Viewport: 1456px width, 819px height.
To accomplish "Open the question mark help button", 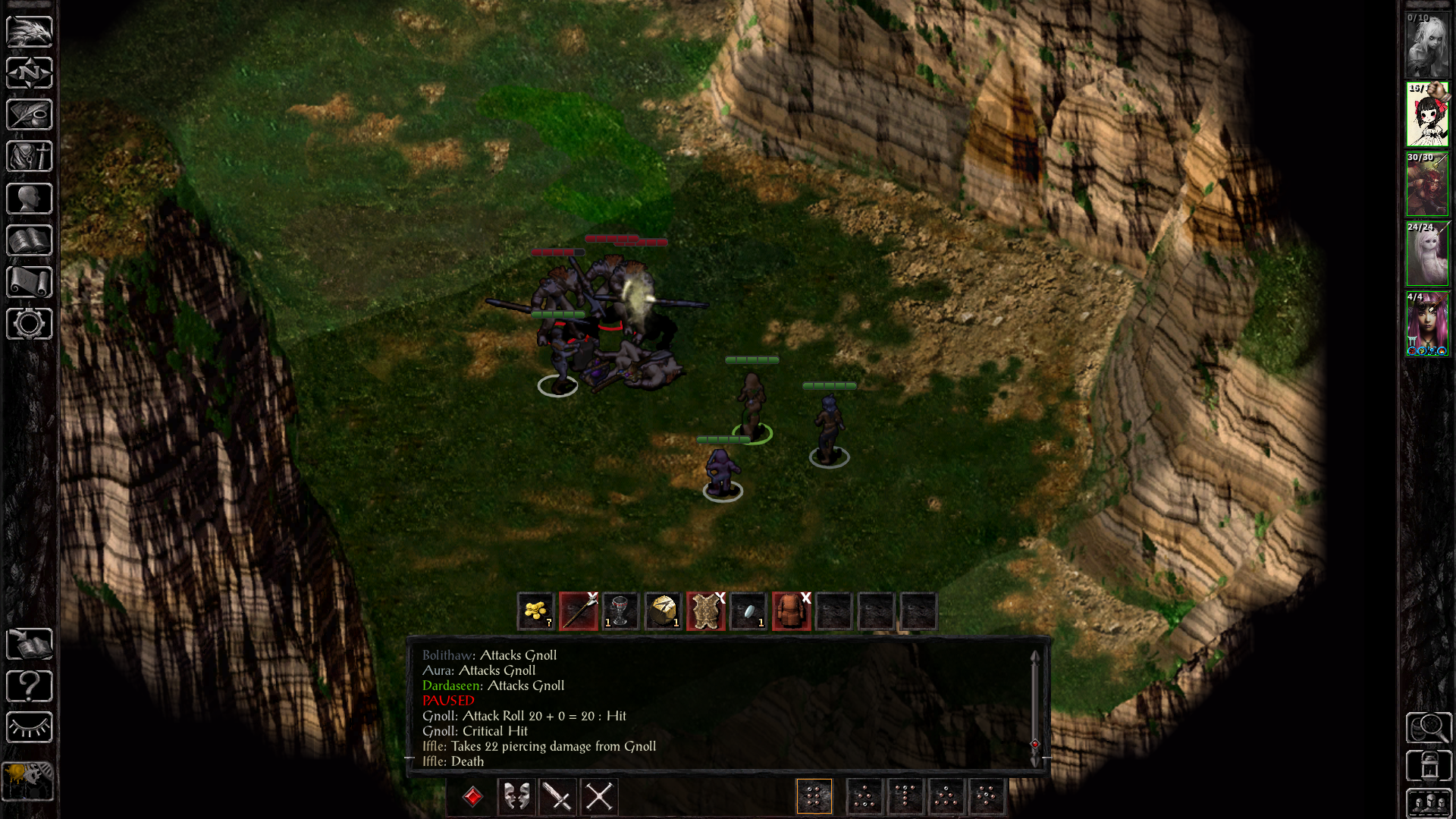I will coord(29,686).
